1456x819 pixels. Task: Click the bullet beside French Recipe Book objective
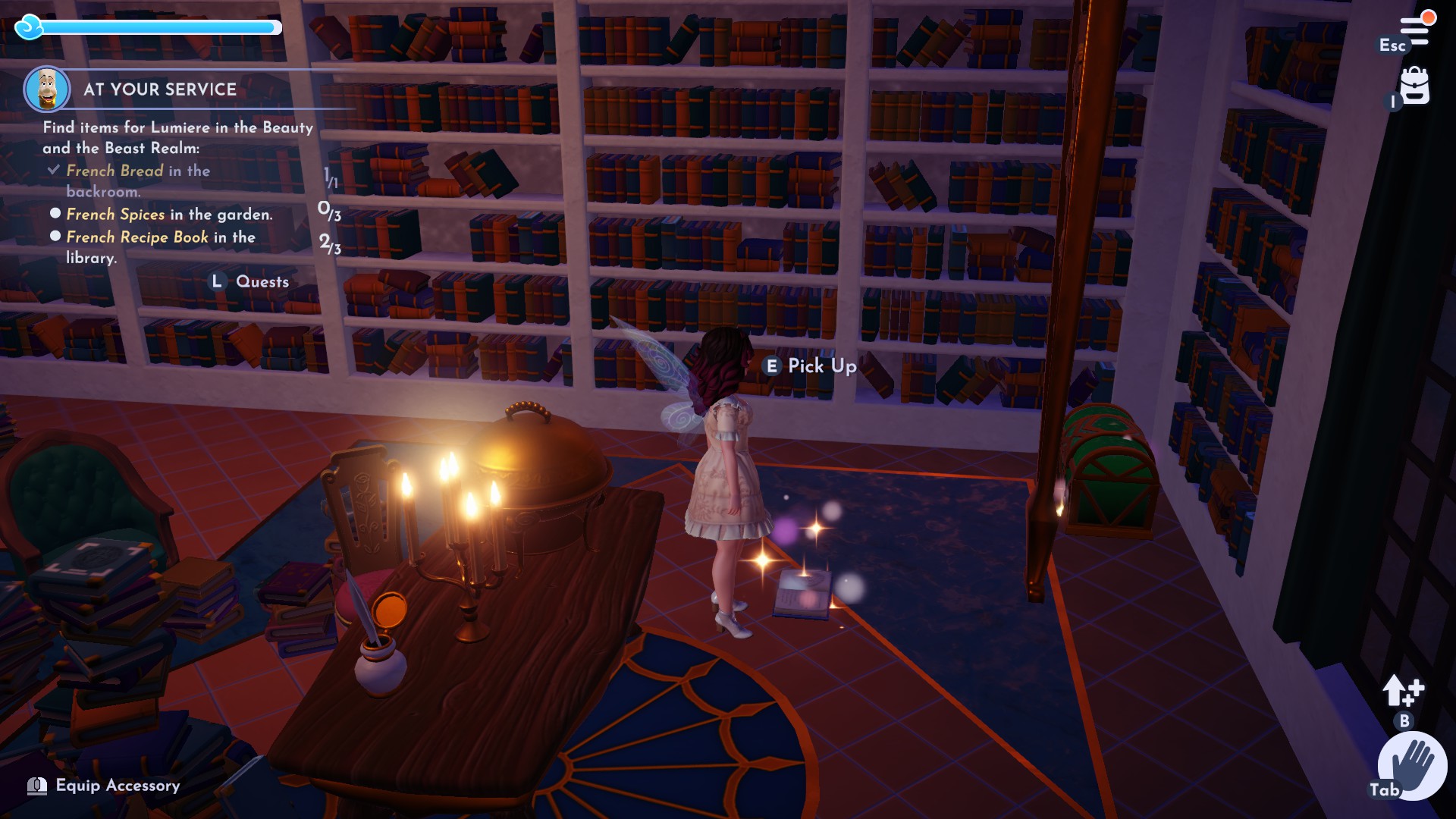pos(55,236)
